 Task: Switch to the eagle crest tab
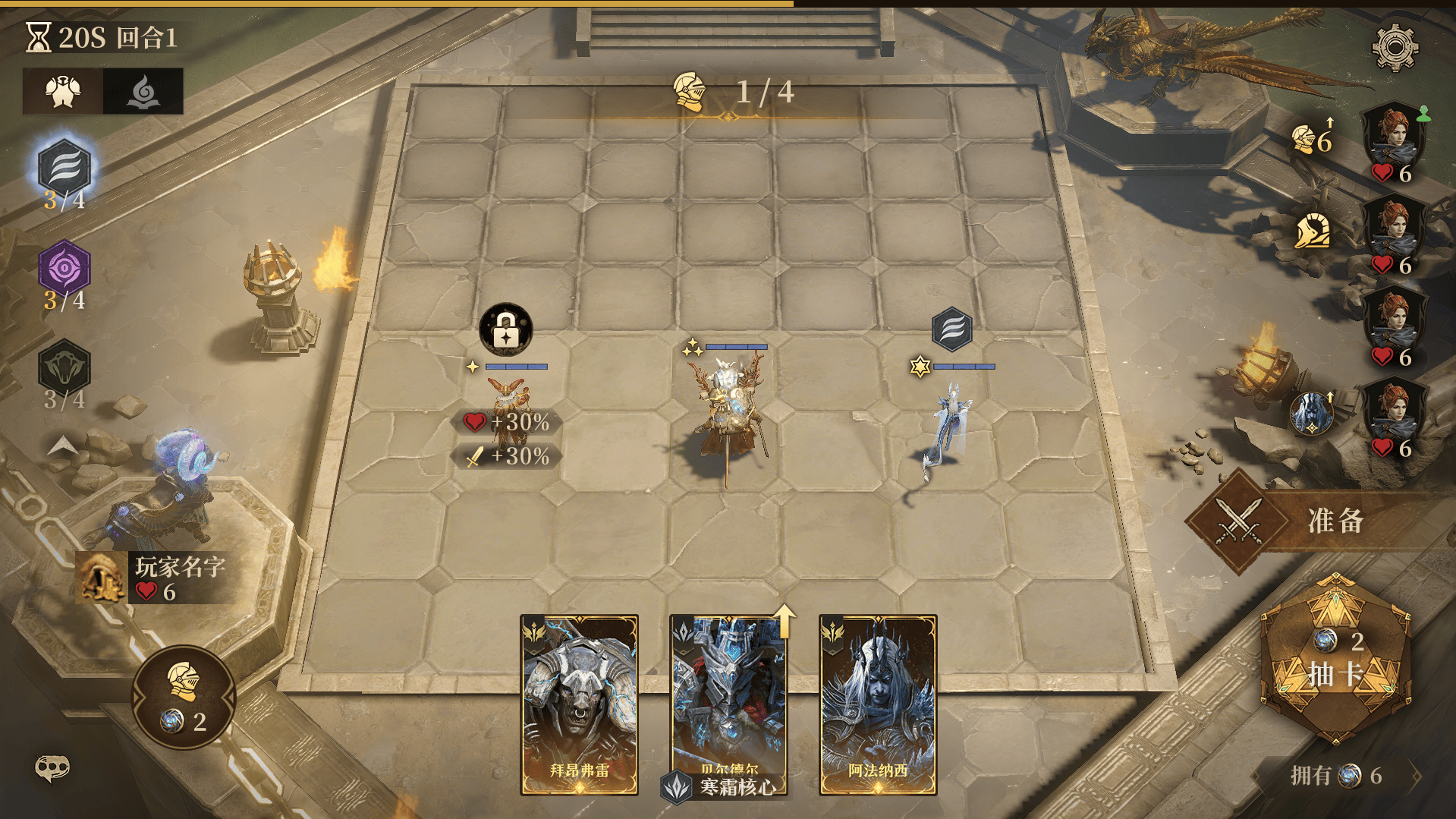(63, 92)
